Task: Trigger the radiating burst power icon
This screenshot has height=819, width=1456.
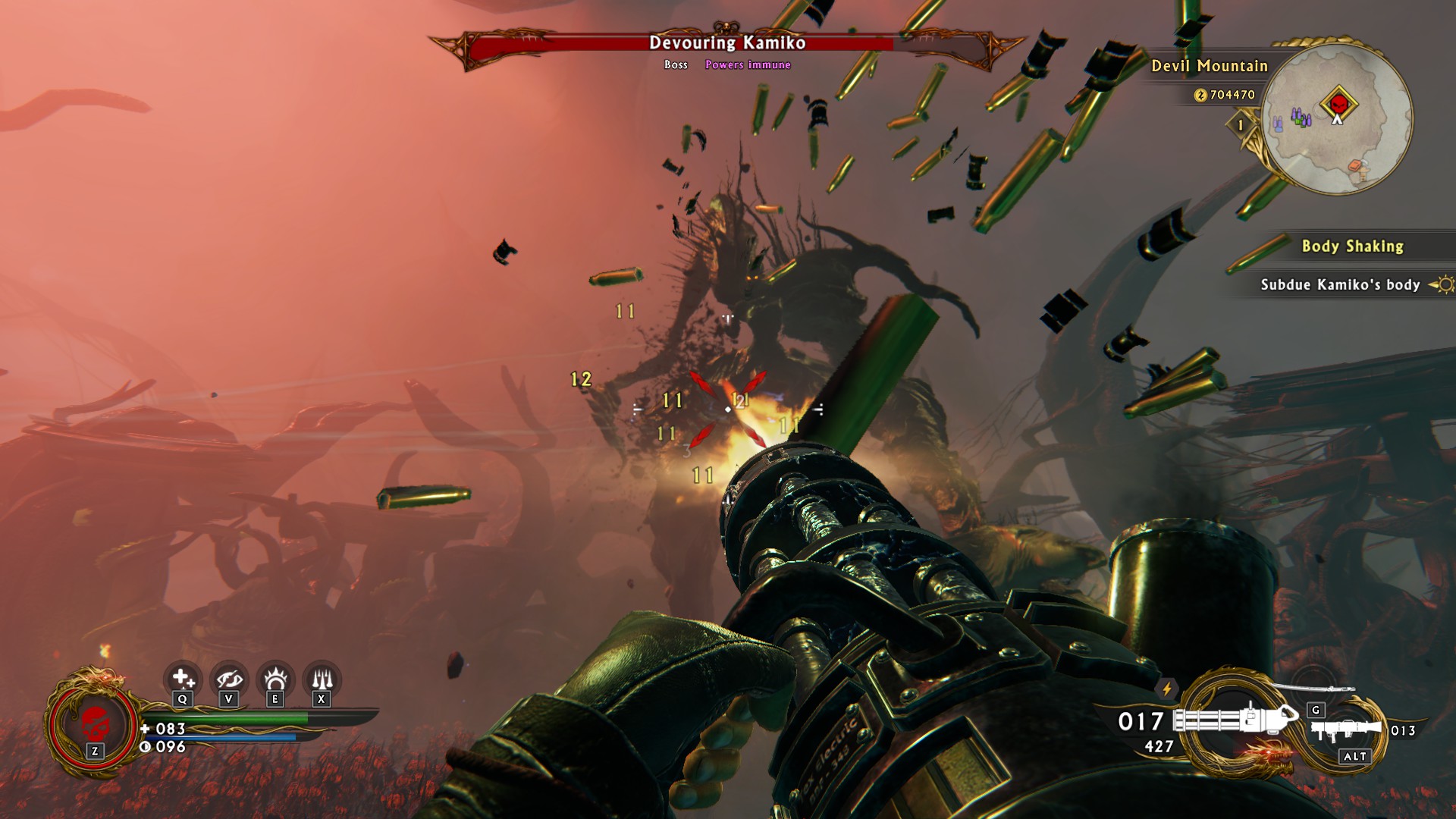Action: click(x=275, y=677)
